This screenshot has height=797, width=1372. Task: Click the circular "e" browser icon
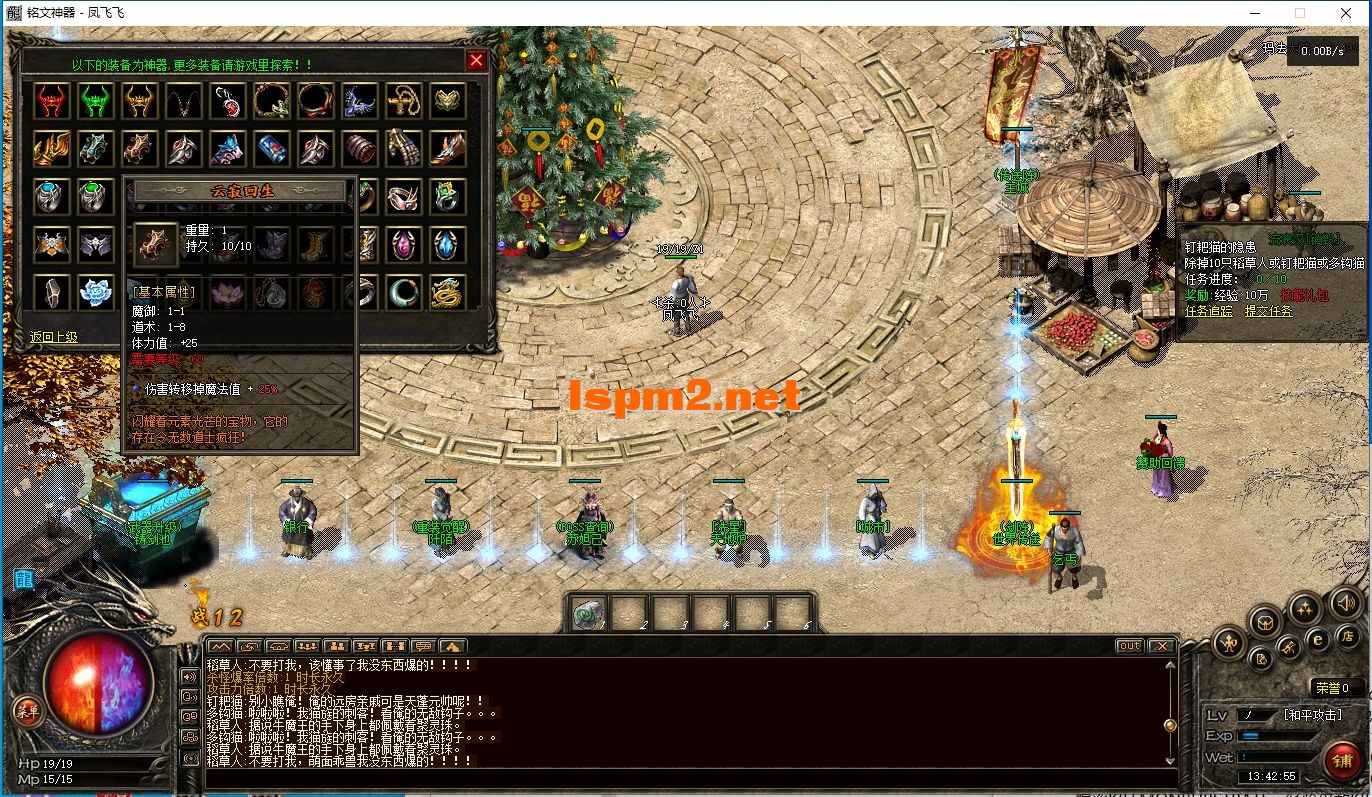click(1318, 639)
